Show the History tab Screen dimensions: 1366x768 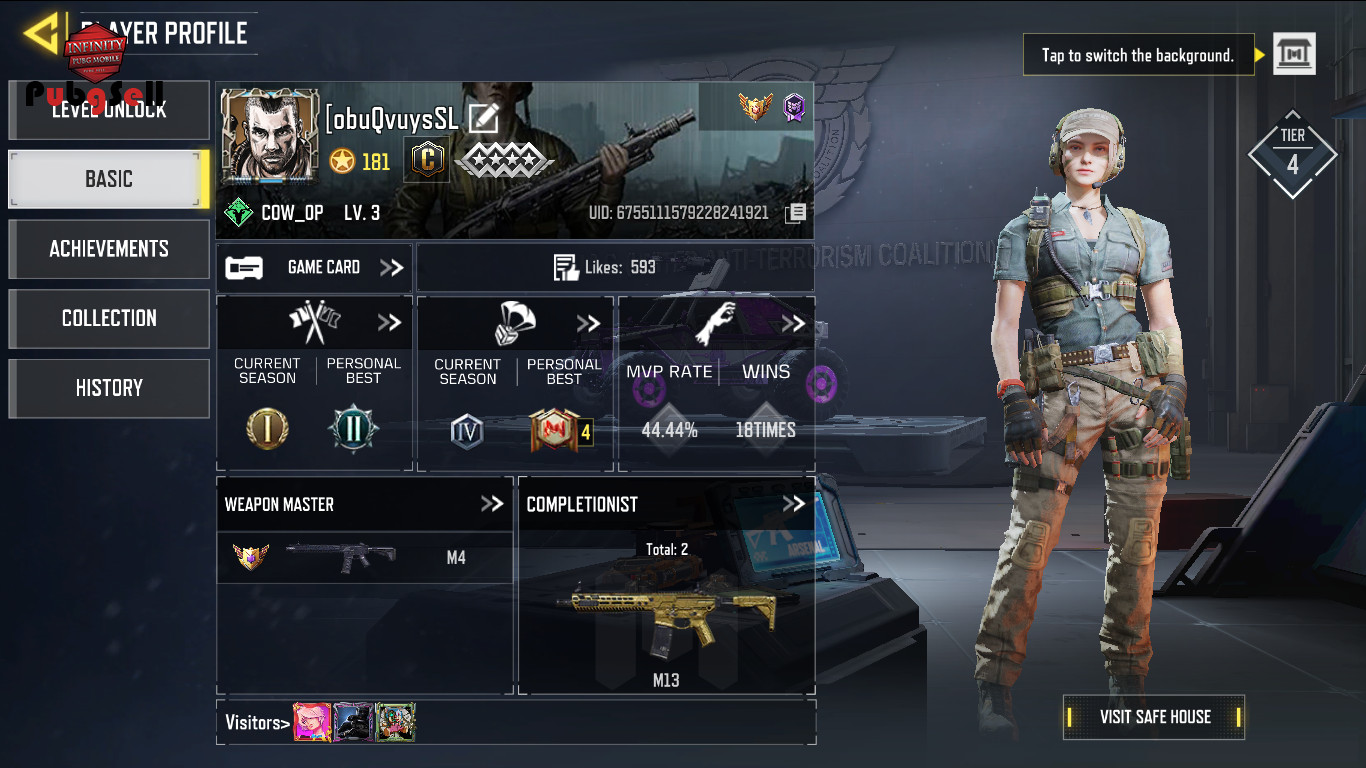click(x=109, y=388)
